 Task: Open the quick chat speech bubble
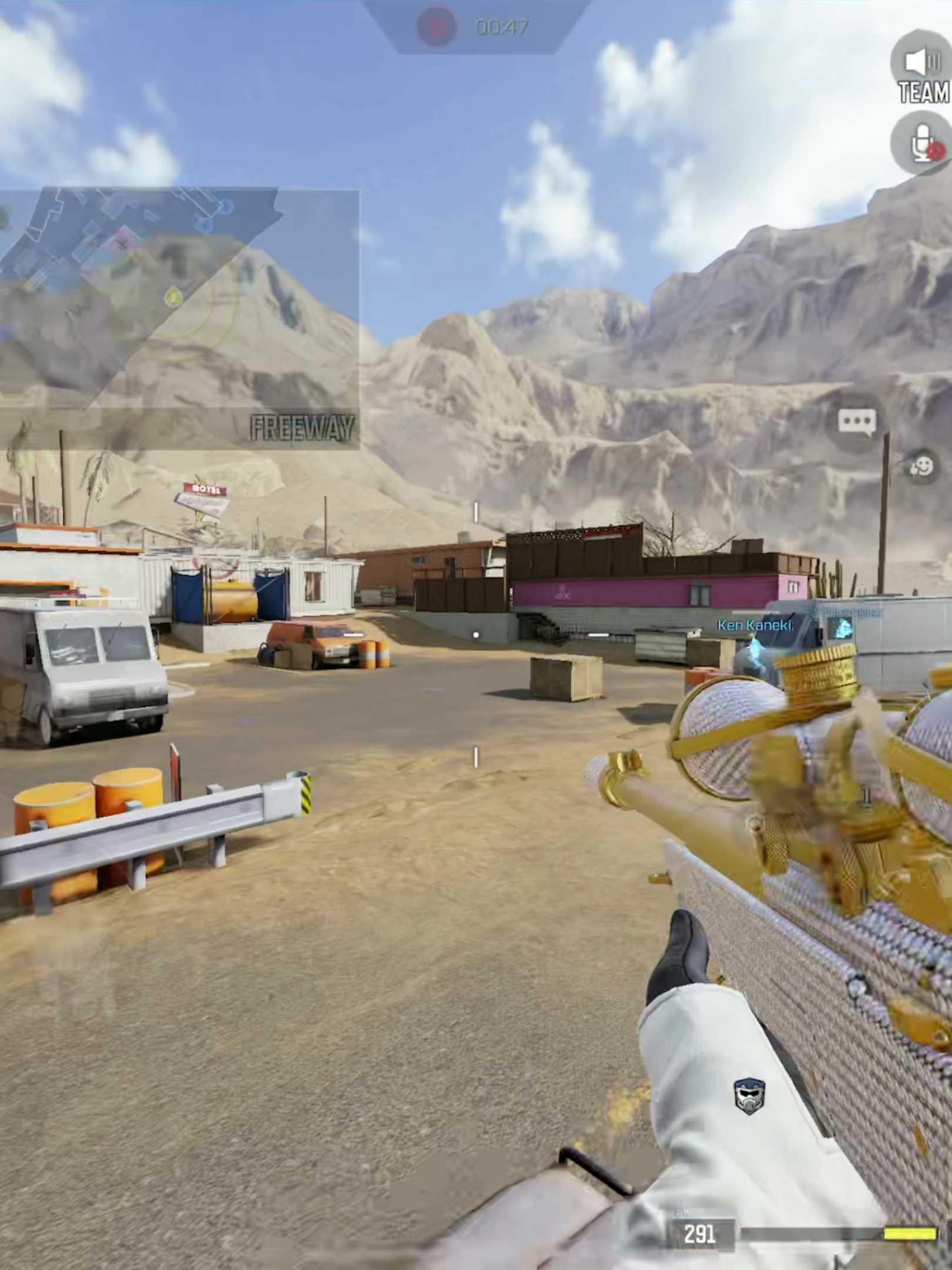click(x=857, y=422)
